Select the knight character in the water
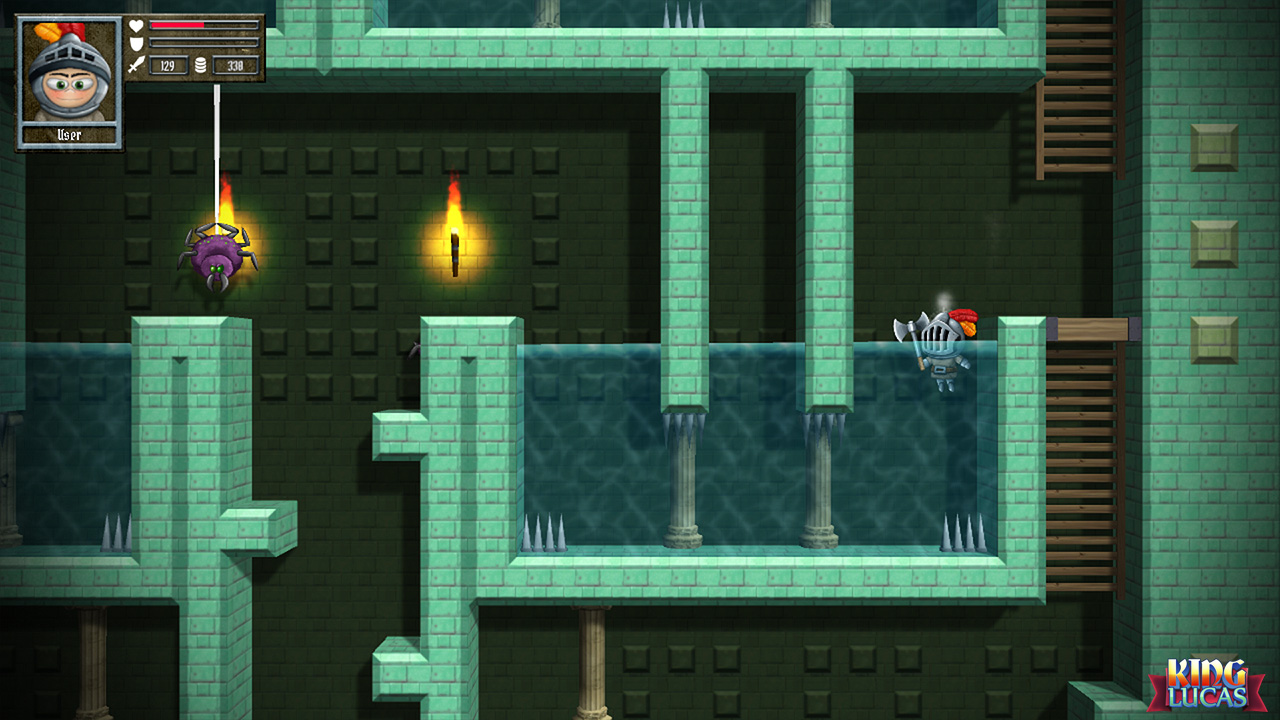 [945, 350]
